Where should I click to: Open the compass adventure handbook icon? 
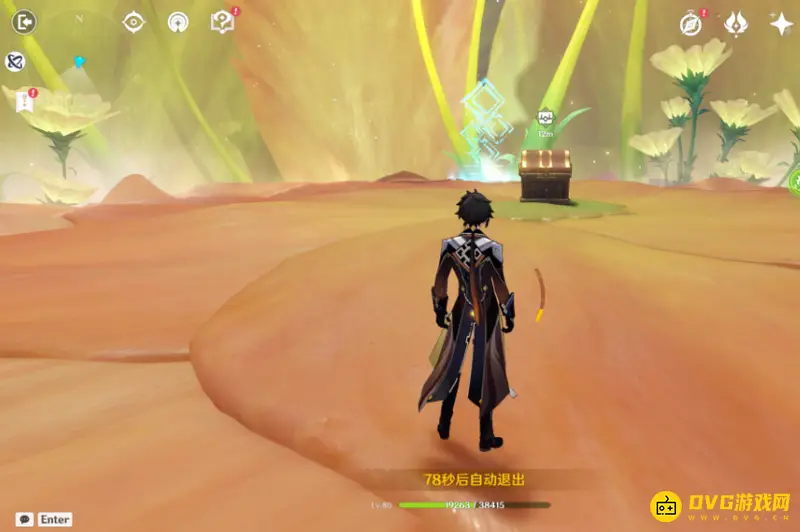691,23
